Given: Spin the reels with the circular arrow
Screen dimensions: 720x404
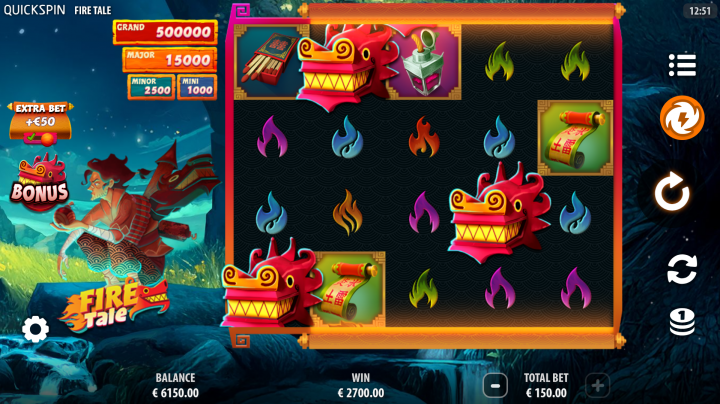Looking at the screenshot, I should [680, 191].
